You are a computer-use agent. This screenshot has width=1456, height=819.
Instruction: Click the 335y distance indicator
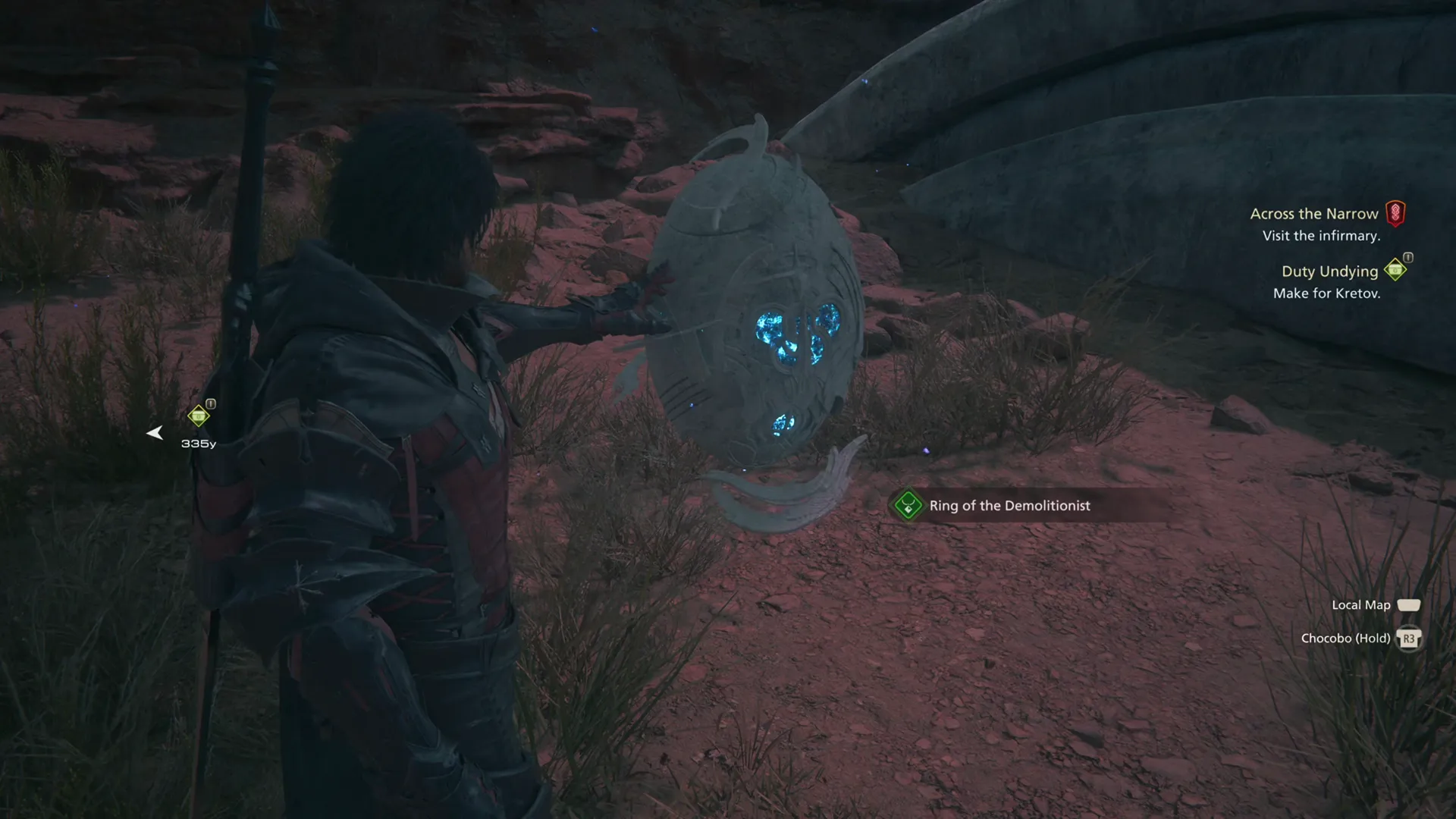click(x=199, y=444)
